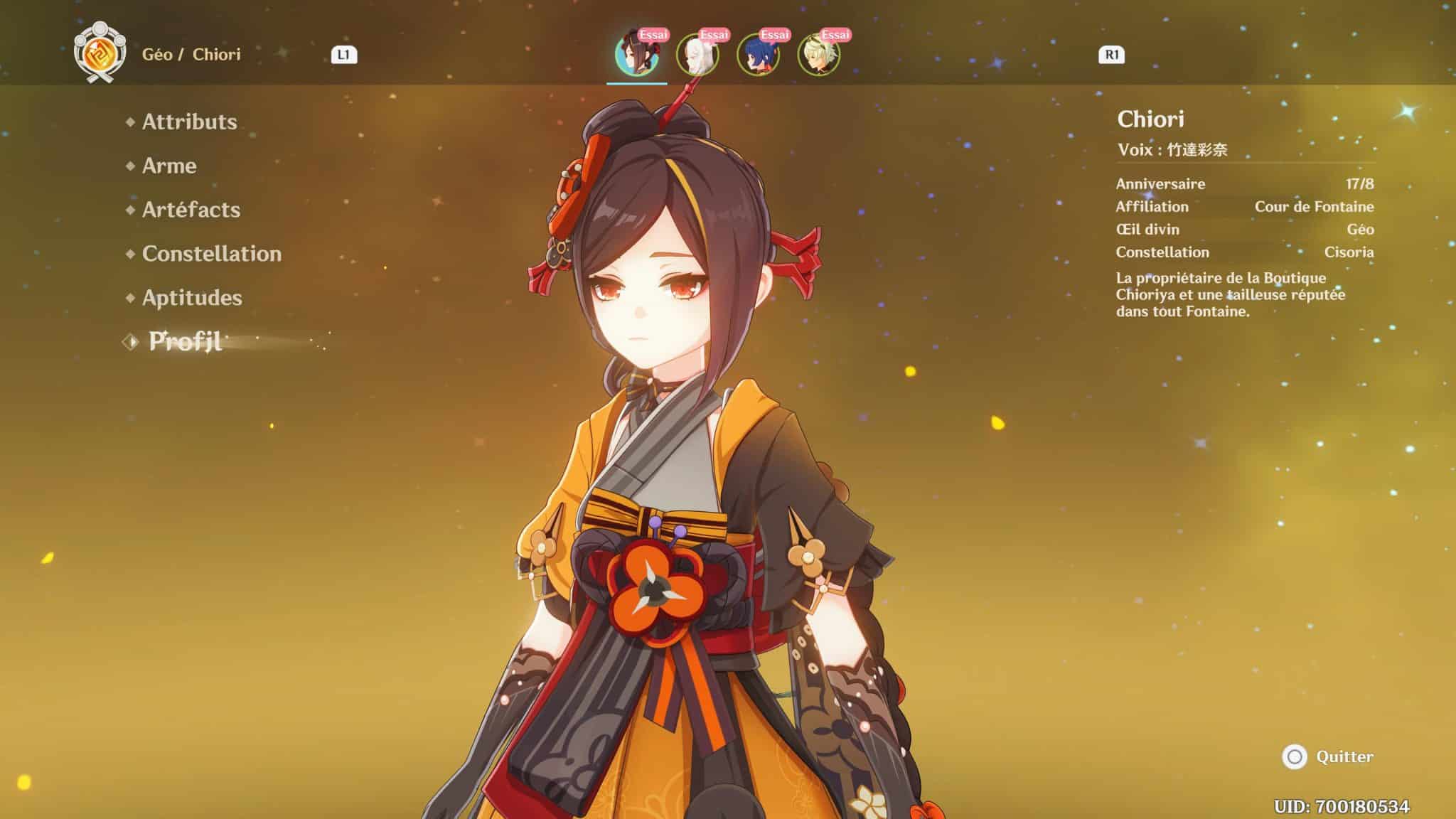This screenshot has width=1456, height=819.
Task: Open the Attributs section
Action: (x=188, y=122)
